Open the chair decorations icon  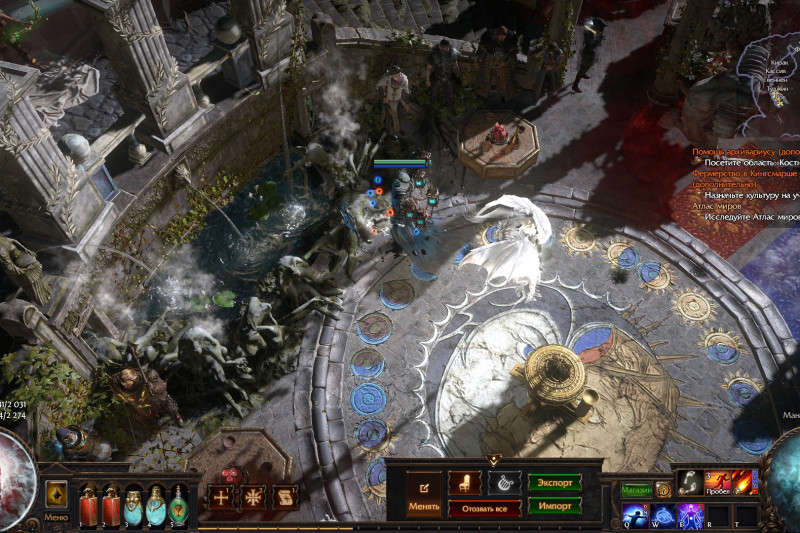464,482
